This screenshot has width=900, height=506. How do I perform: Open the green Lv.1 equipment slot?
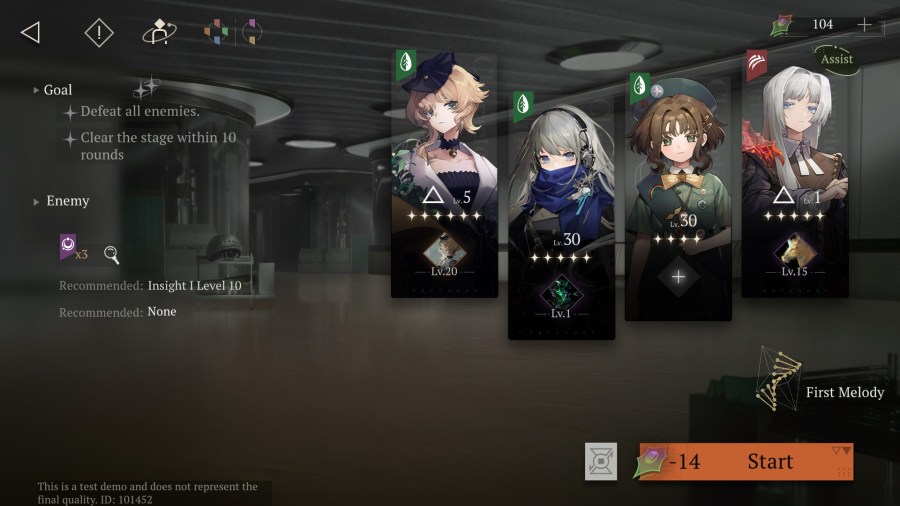[560, 295]
